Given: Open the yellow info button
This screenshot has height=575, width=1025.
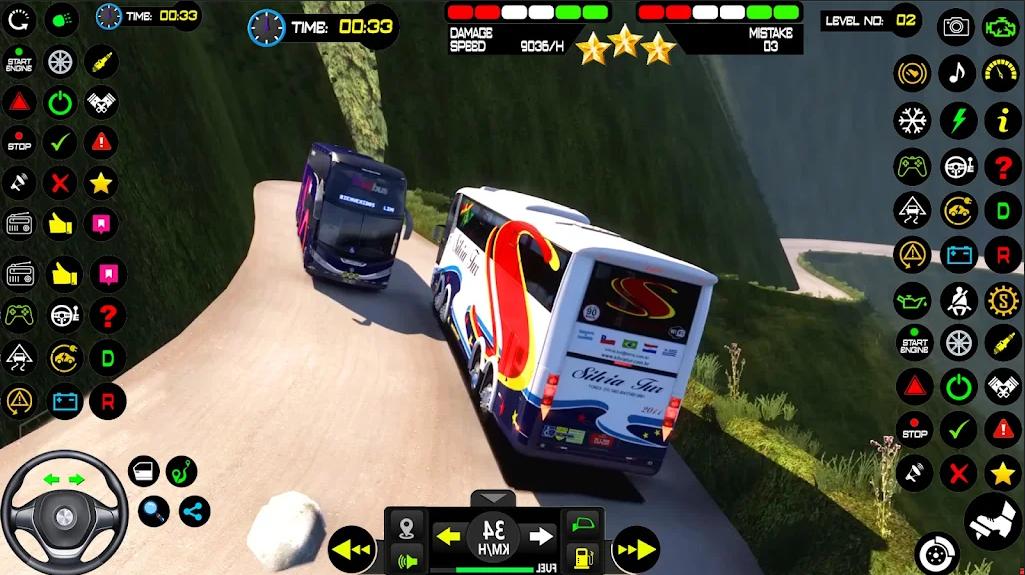Looking at the screenshot, I should coord(1002,121).
